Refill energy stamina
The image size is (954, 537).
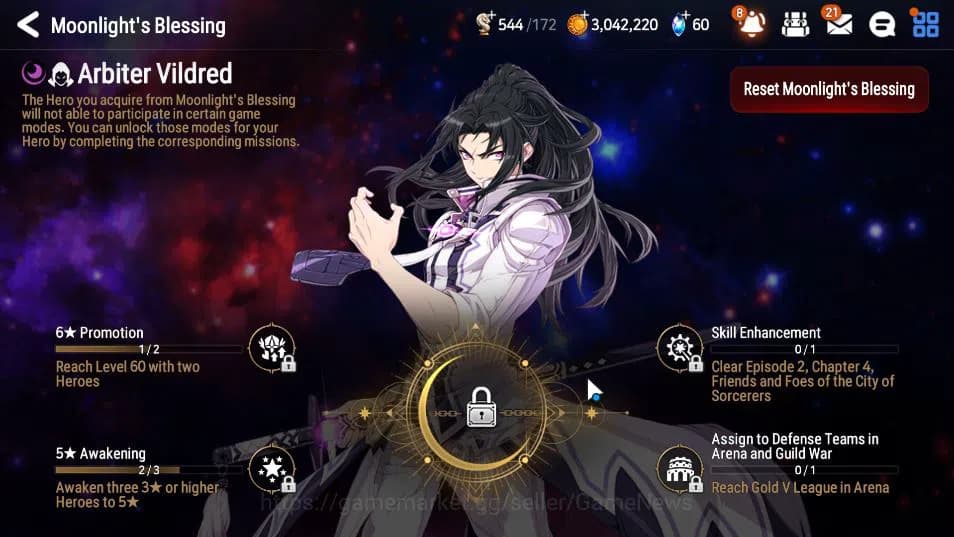coord(485,22)
